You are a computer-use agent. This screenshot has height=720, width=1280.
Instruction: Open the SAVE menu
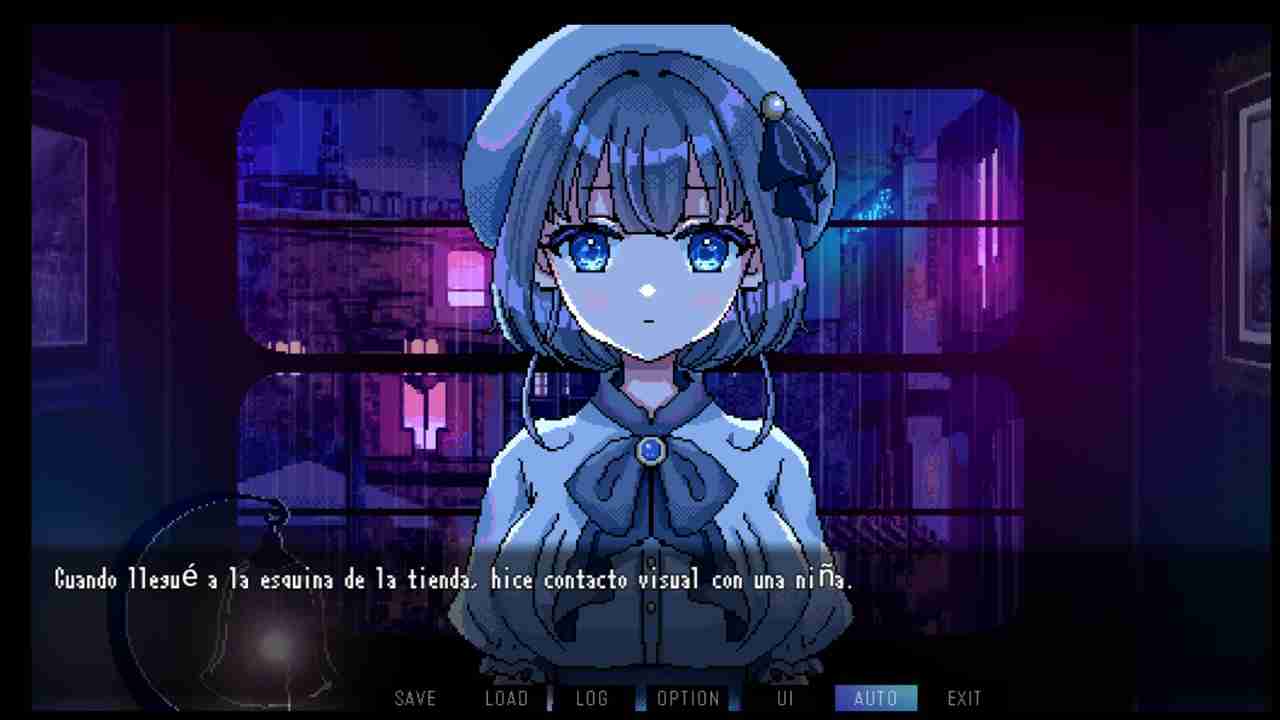[415, 698]
